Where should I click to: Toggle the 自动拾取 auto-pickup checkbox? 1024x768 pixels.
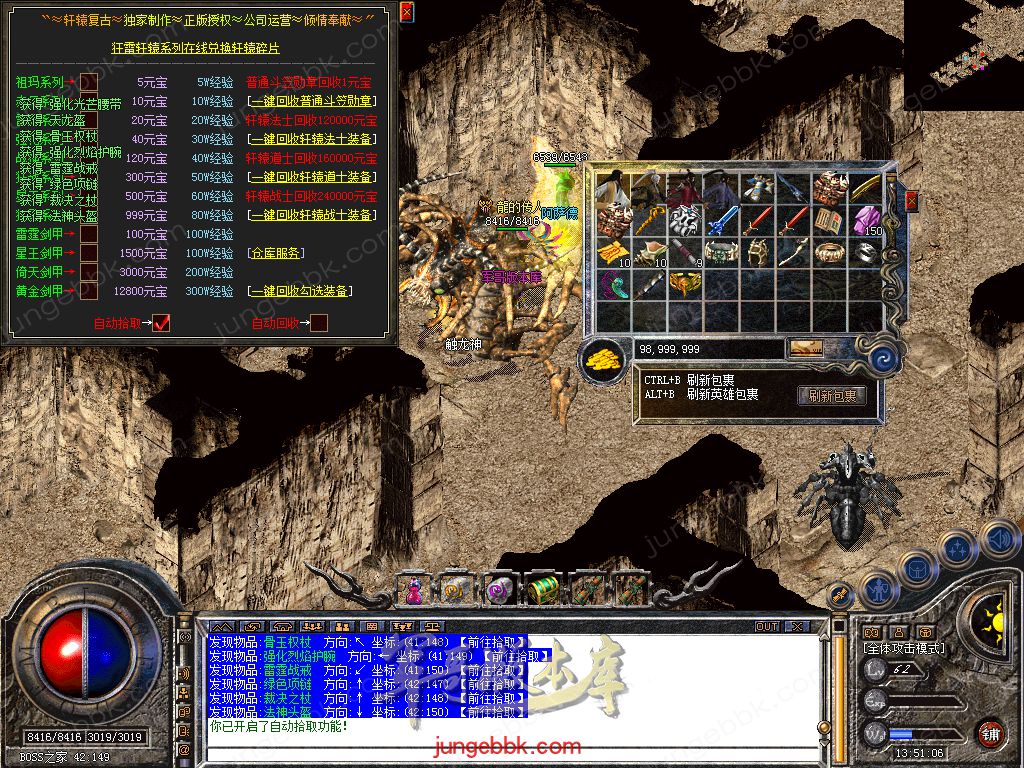tap(162, 323)
